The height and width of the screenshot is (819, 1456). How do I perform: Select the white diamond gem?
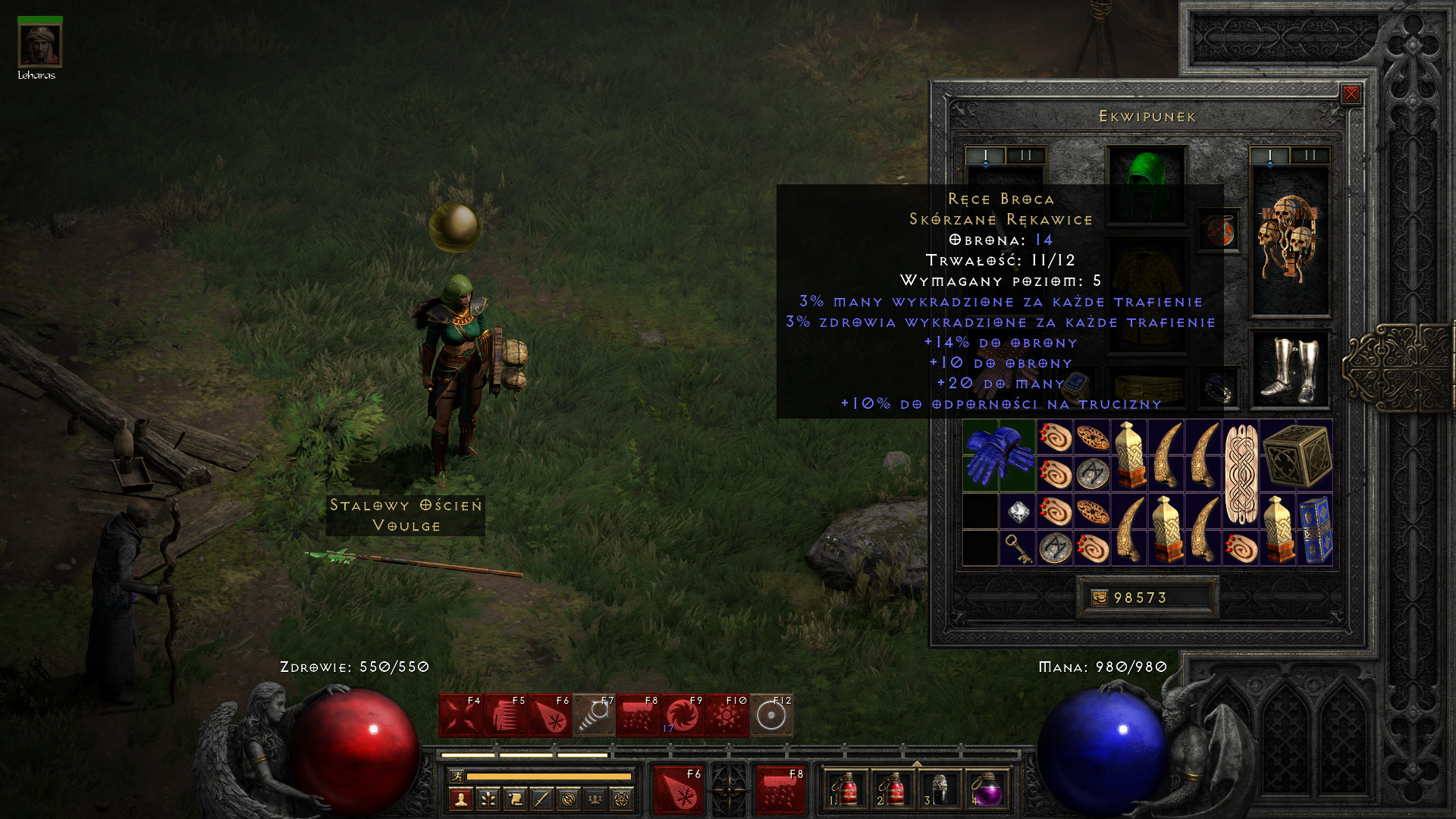coord(1018,513)
